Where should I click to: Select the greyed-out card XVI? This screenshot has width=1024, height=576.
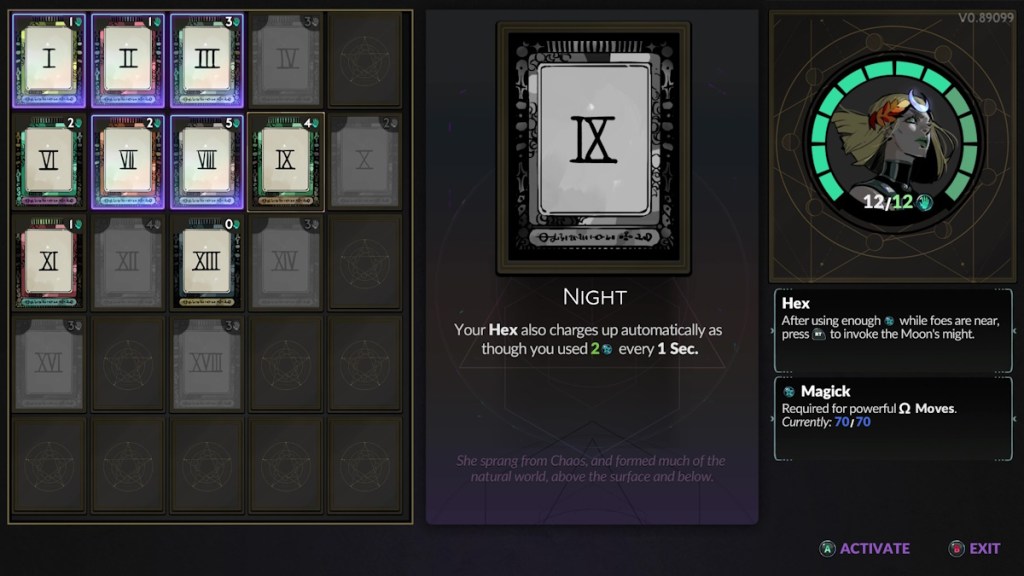[x=49, y=363]
